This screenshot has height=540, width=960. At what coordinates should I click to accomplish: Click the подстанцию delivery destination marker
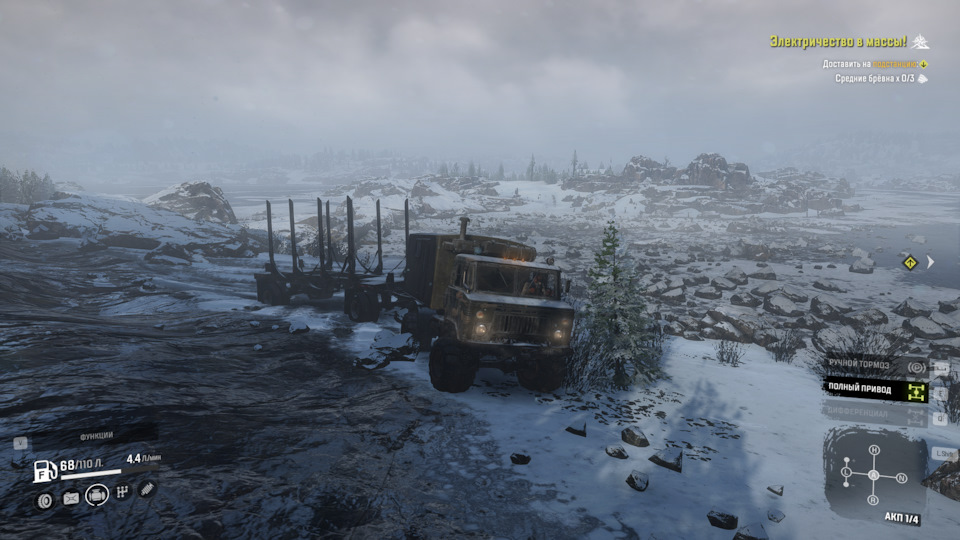pos(922,64)
